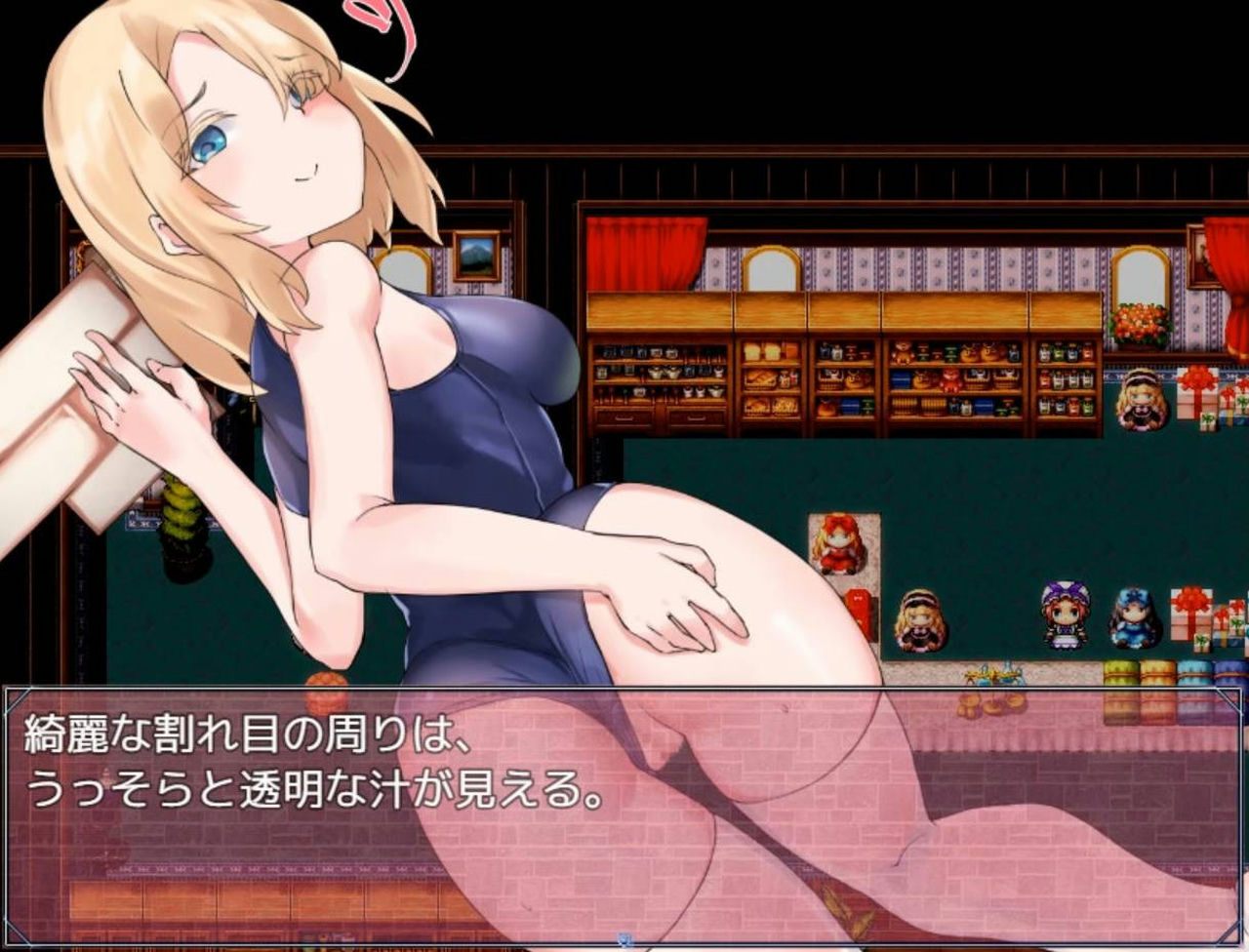Select the blonde NPC with black hairband
This screenshot has width=1249, height=952.
point(919,622)
